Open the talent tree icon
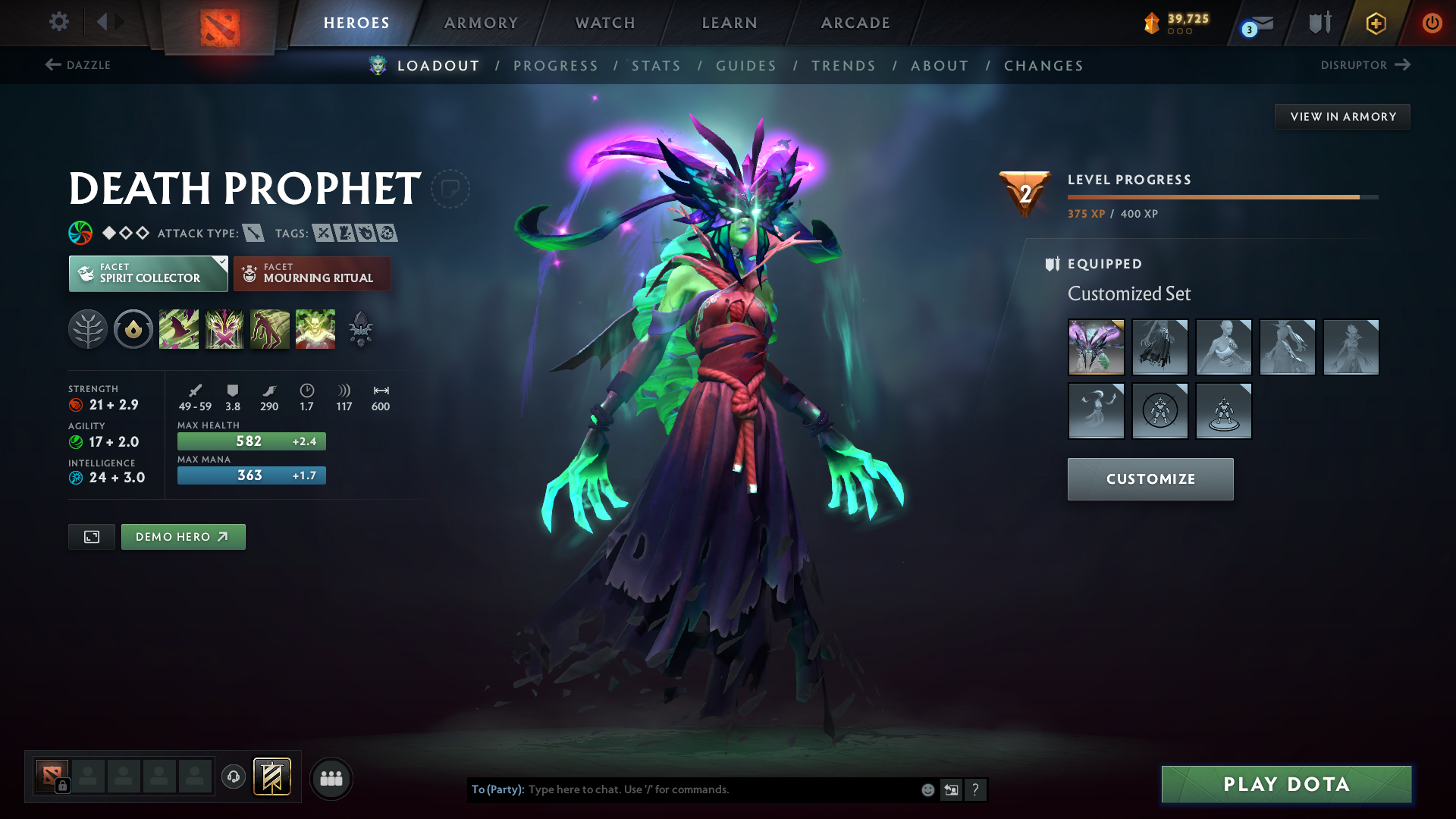Screen dimensions: 1456x819 tap(88, 328)
